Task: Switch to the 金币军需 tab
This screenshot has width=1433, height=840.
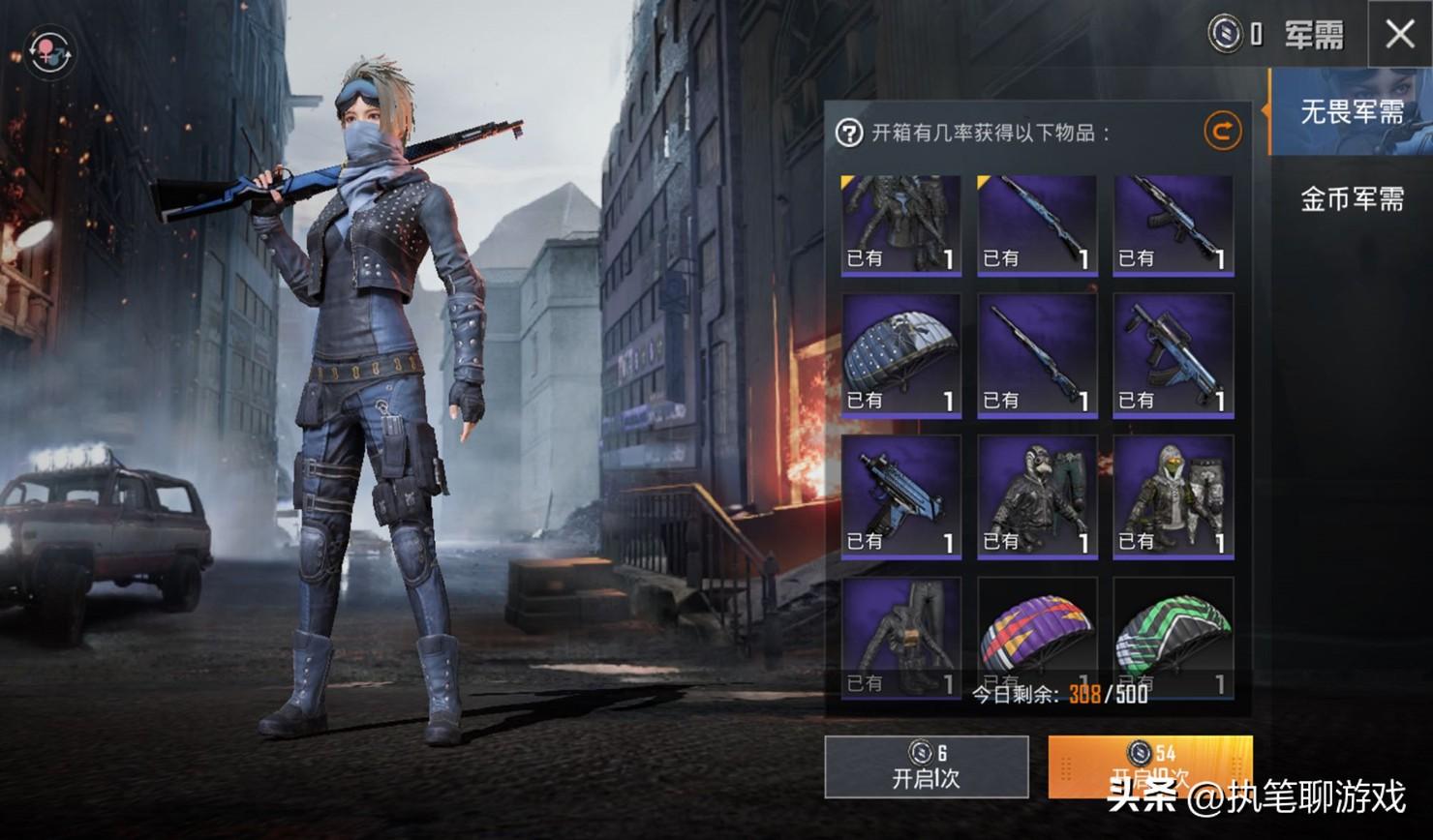Action: click(1351, 199)
